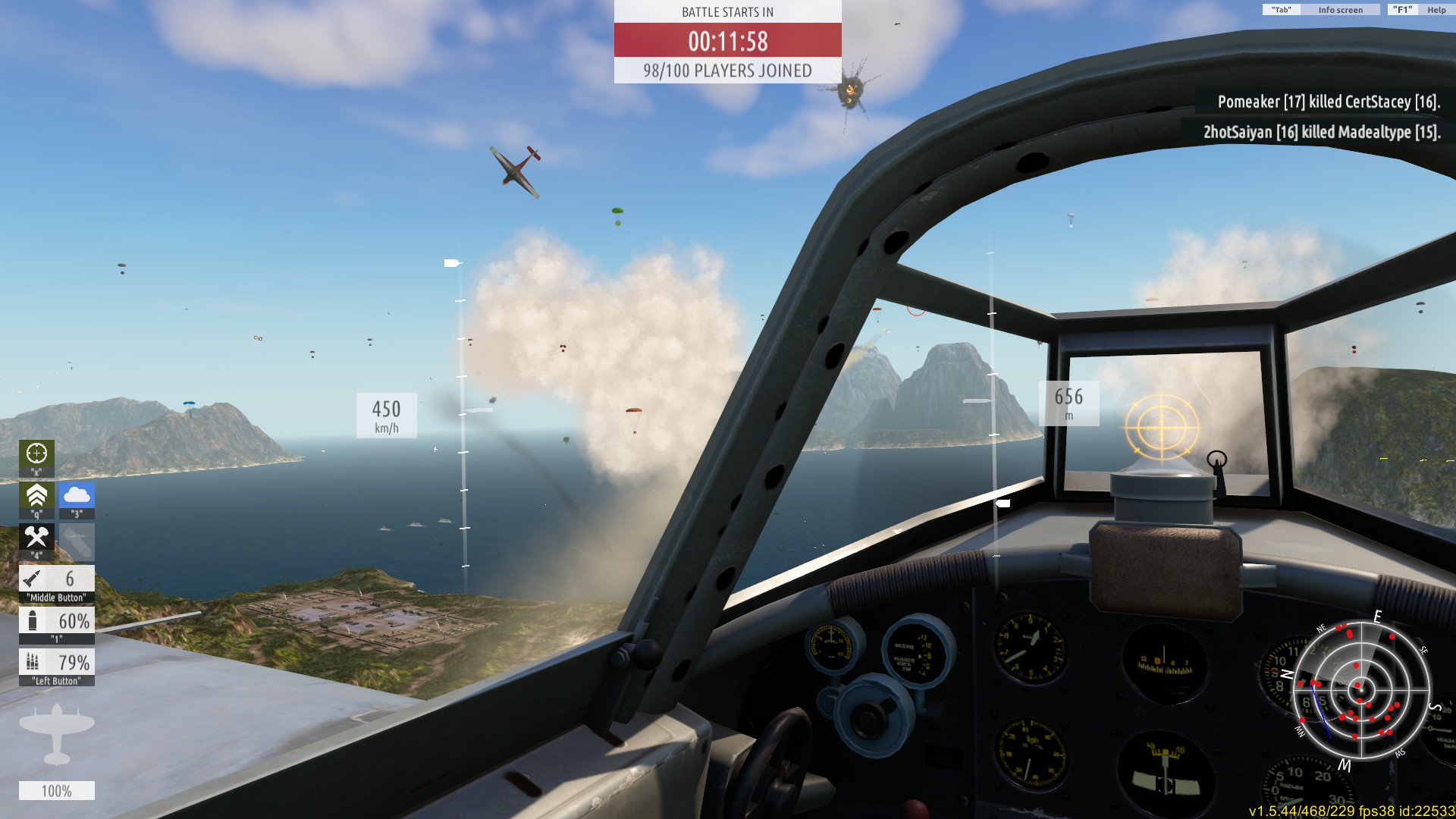This screenshot has height=819, width=1456.
Task: Activate the crossed hammers repair ability
Action: coord(36,538)
